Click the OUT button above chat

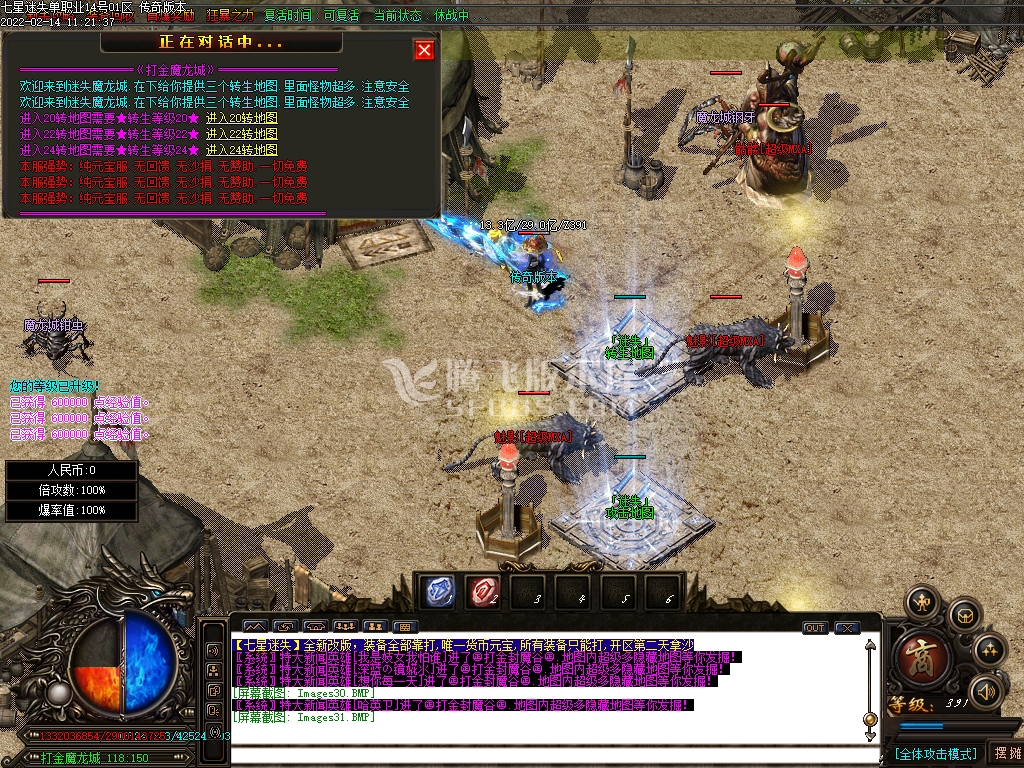coord(815,628)
